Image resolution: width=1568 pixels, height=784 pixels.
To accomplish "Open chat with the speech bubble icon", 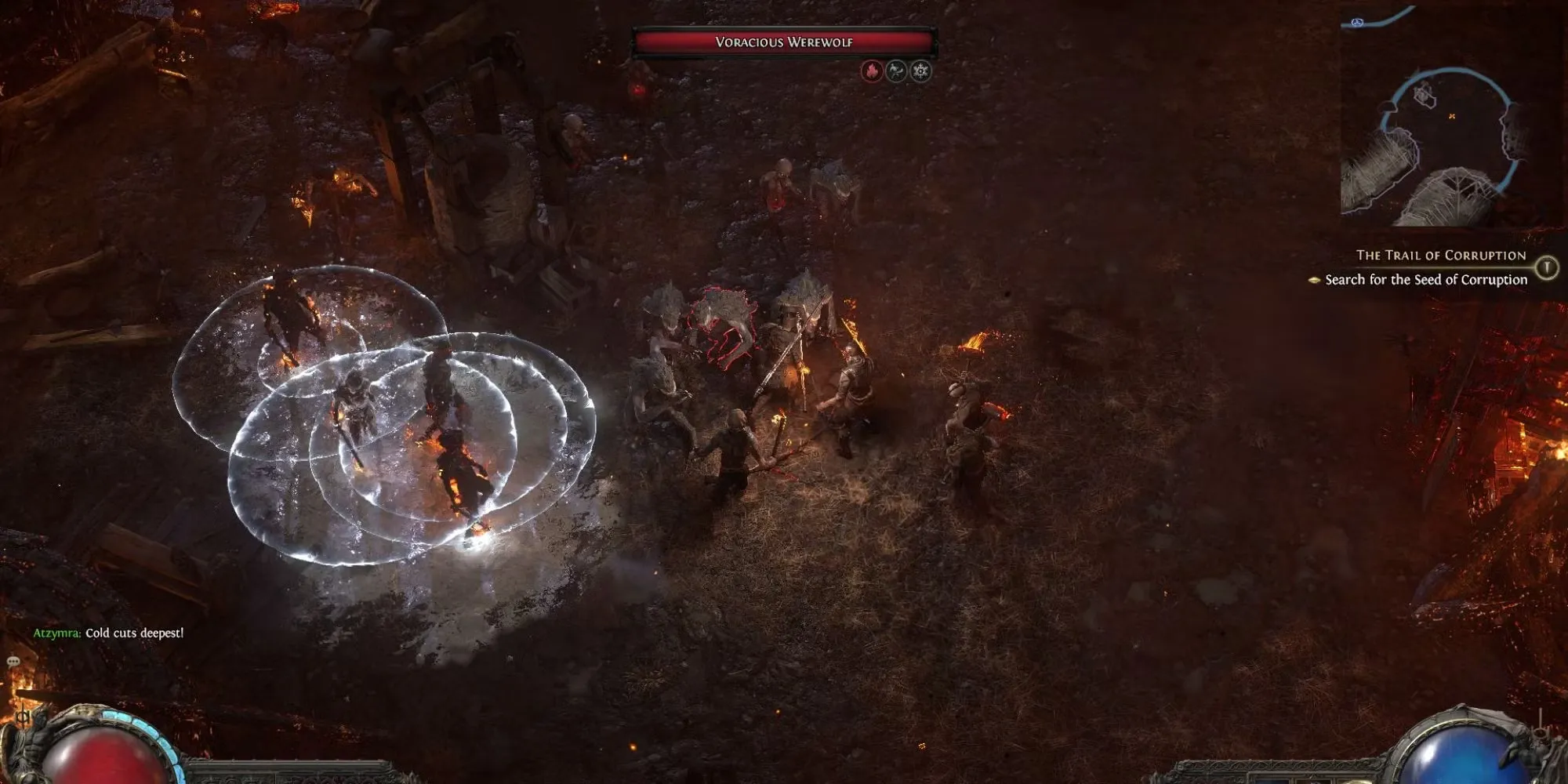I will click(13, 662).
